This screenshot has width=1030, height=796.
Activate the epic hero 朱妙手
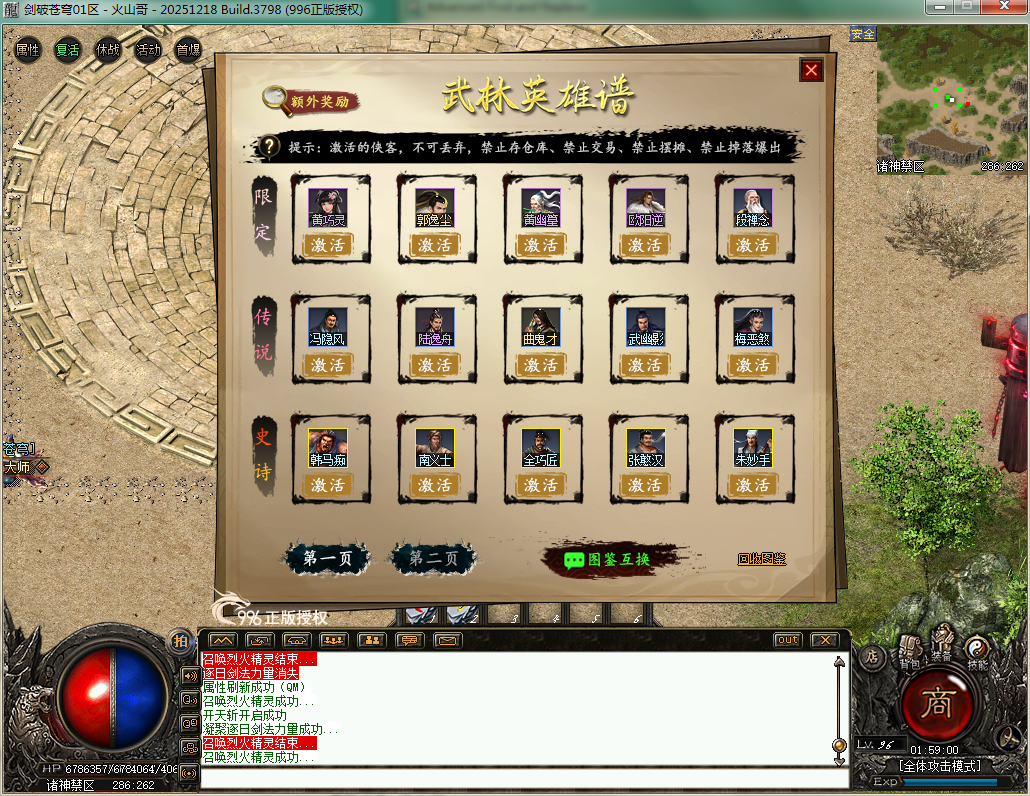click(x=753, y=485)
